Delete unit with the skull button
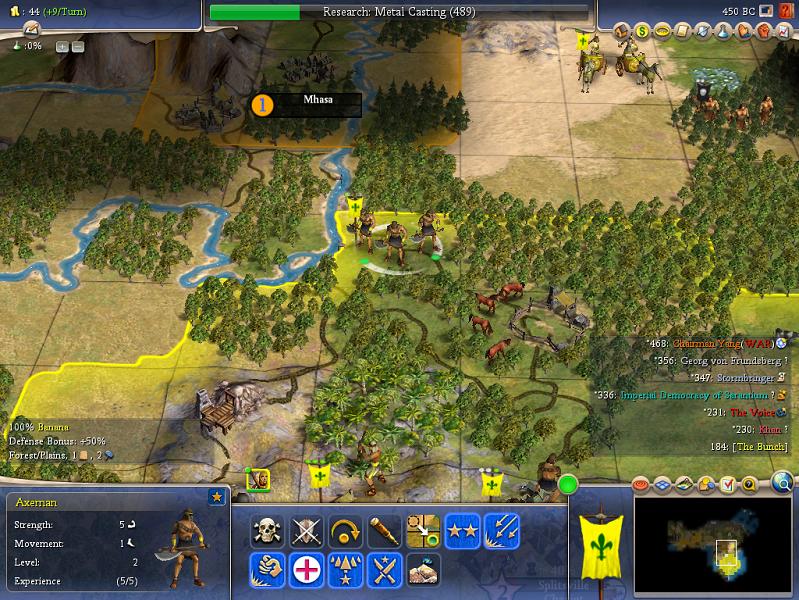Screen dimensions: 799x600 pyautogui.click(x=267, y=530)
